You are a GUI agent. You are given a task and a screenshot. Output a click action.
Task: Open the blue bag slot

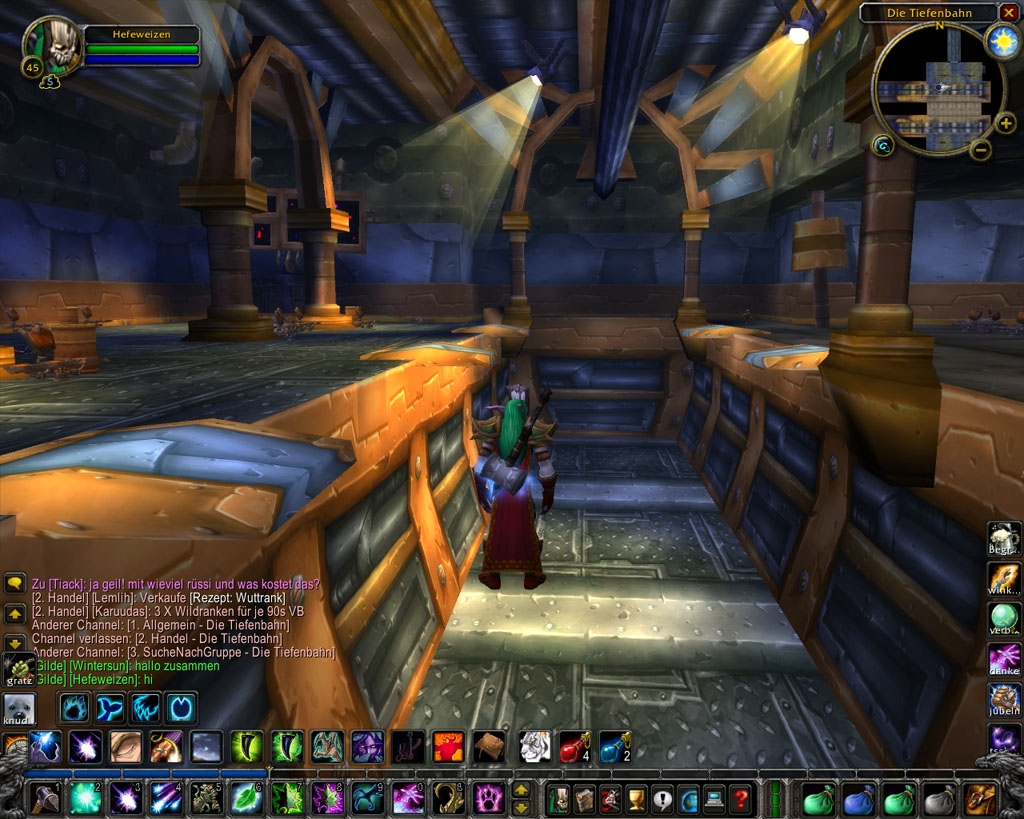[x=859, y=800]
